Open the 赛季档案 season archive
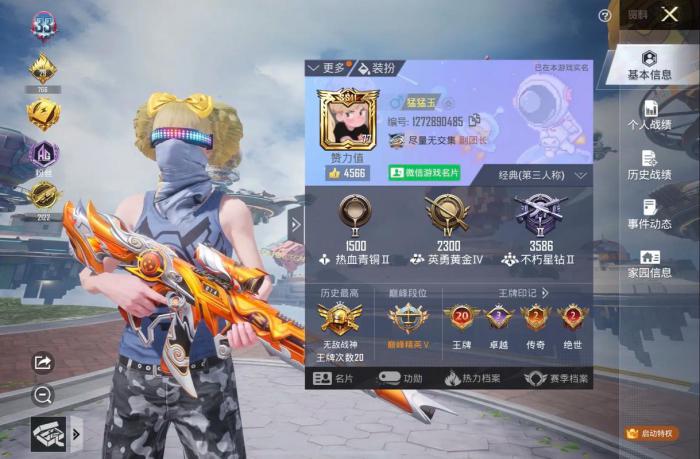The width and height of the screenshot is (700, 459). (551, 379)
